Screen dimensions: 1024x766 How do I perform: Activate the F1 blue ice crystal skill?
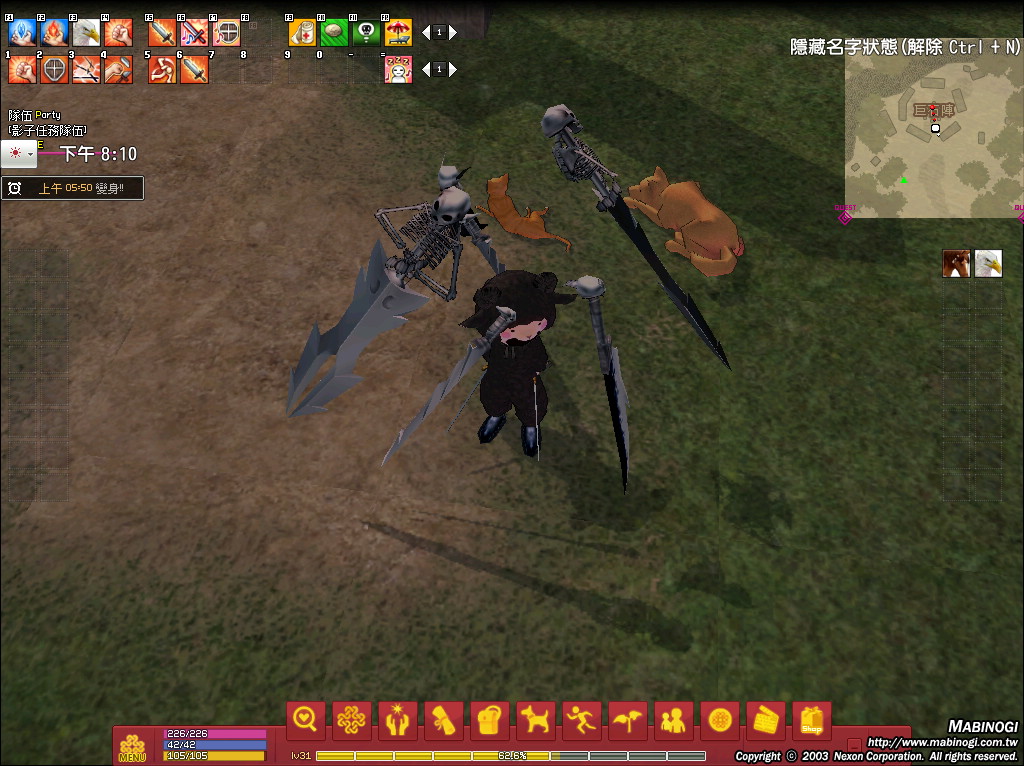point(22,33)
